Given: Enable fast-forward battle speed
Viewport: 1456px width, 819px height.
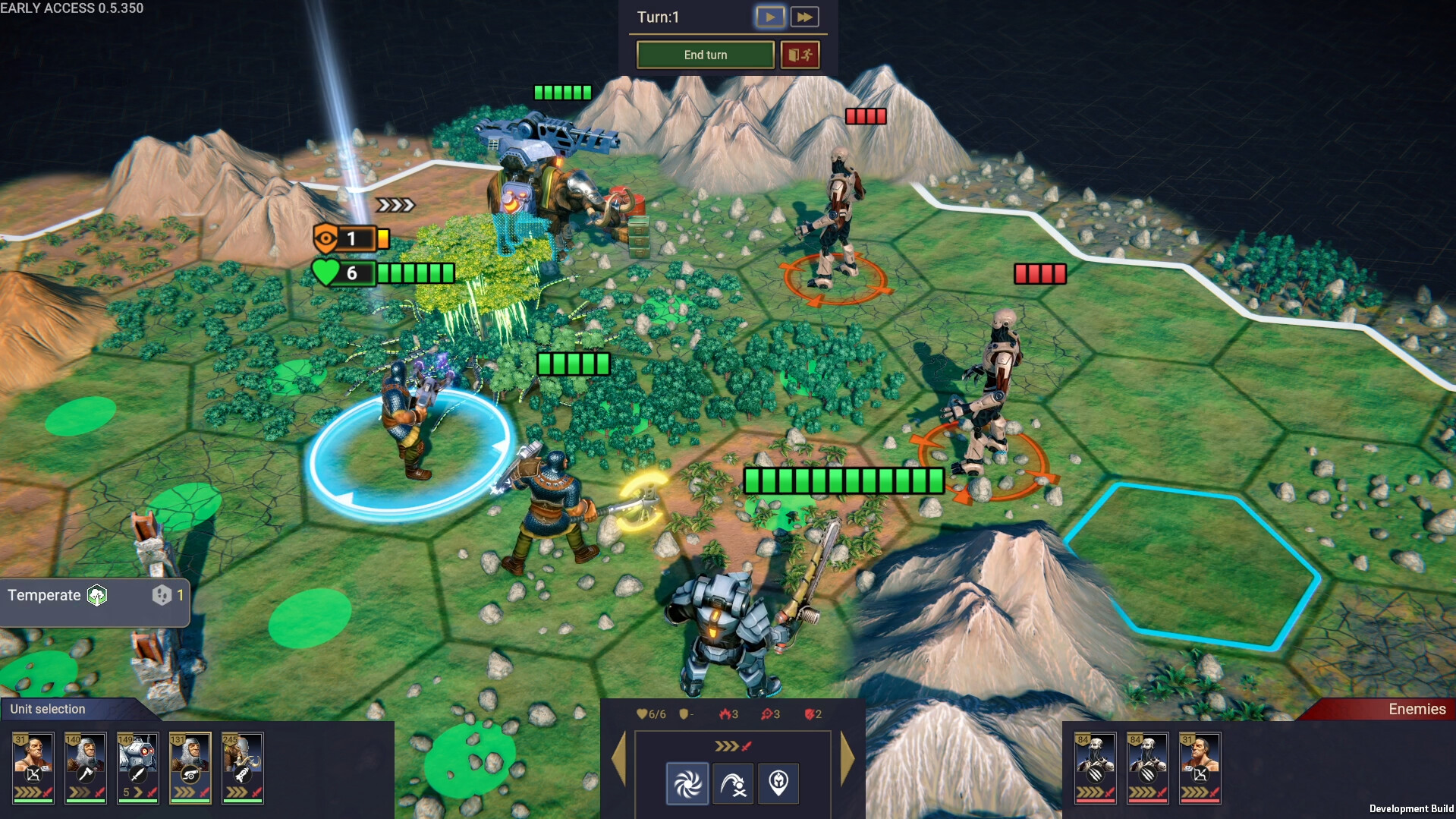Looking at the screenshot, I should (x=804, y=17).
